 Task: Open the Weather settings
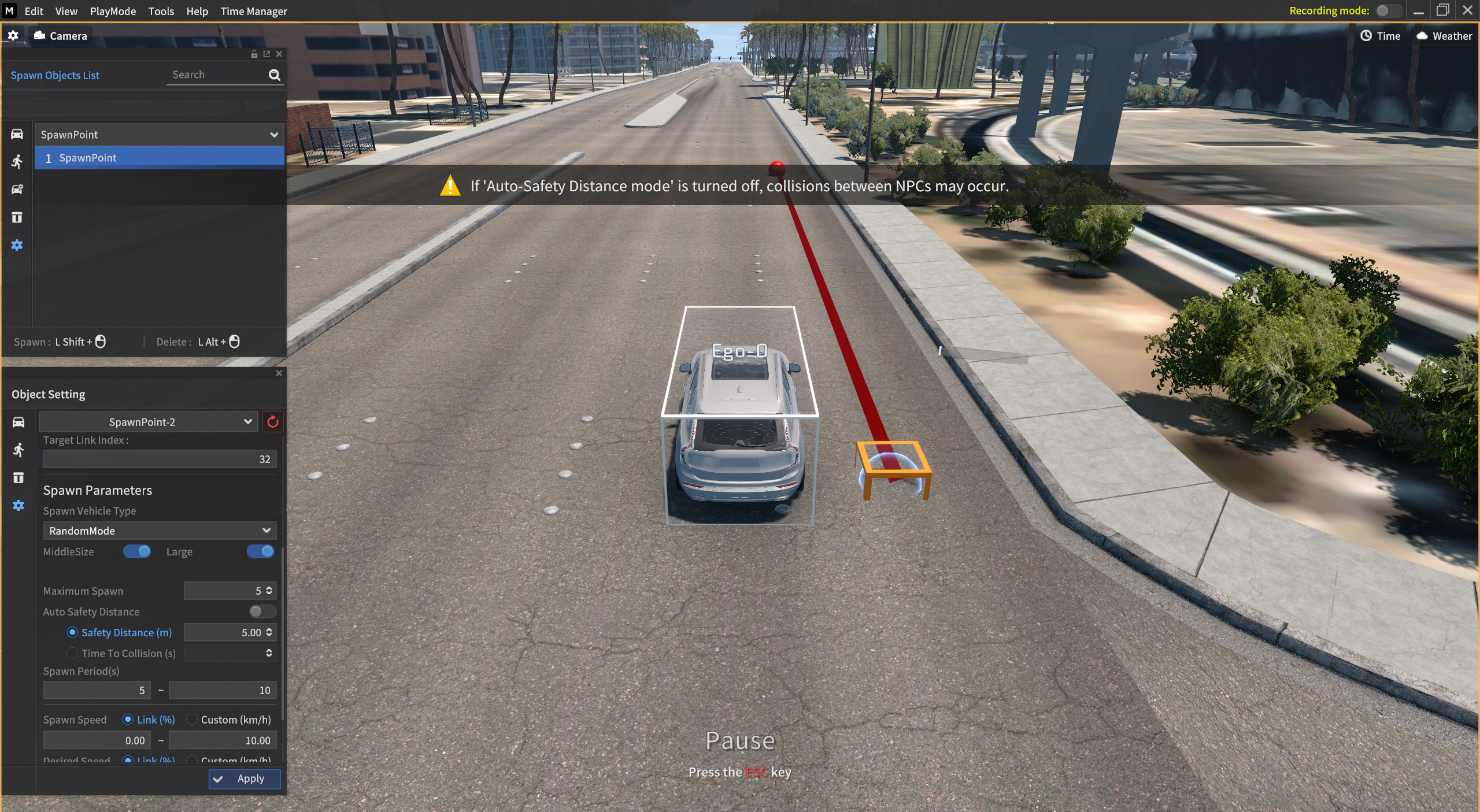click(x=1444, y=36)
